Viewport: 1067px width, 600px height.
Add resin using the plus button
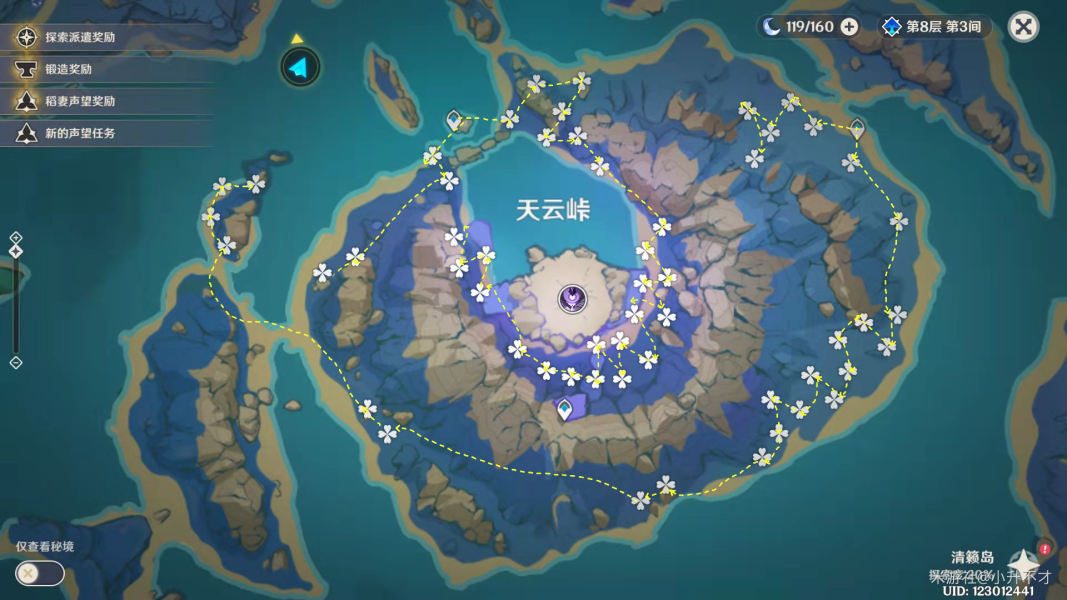(x=849, y=27)
